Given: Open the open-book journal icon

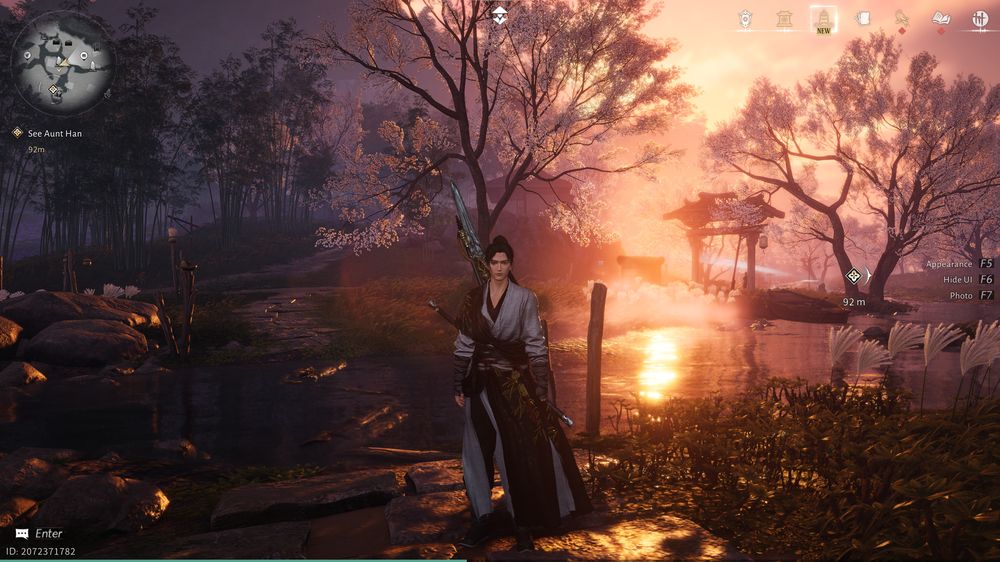Looking at the screenshot, I should point(940,19).
